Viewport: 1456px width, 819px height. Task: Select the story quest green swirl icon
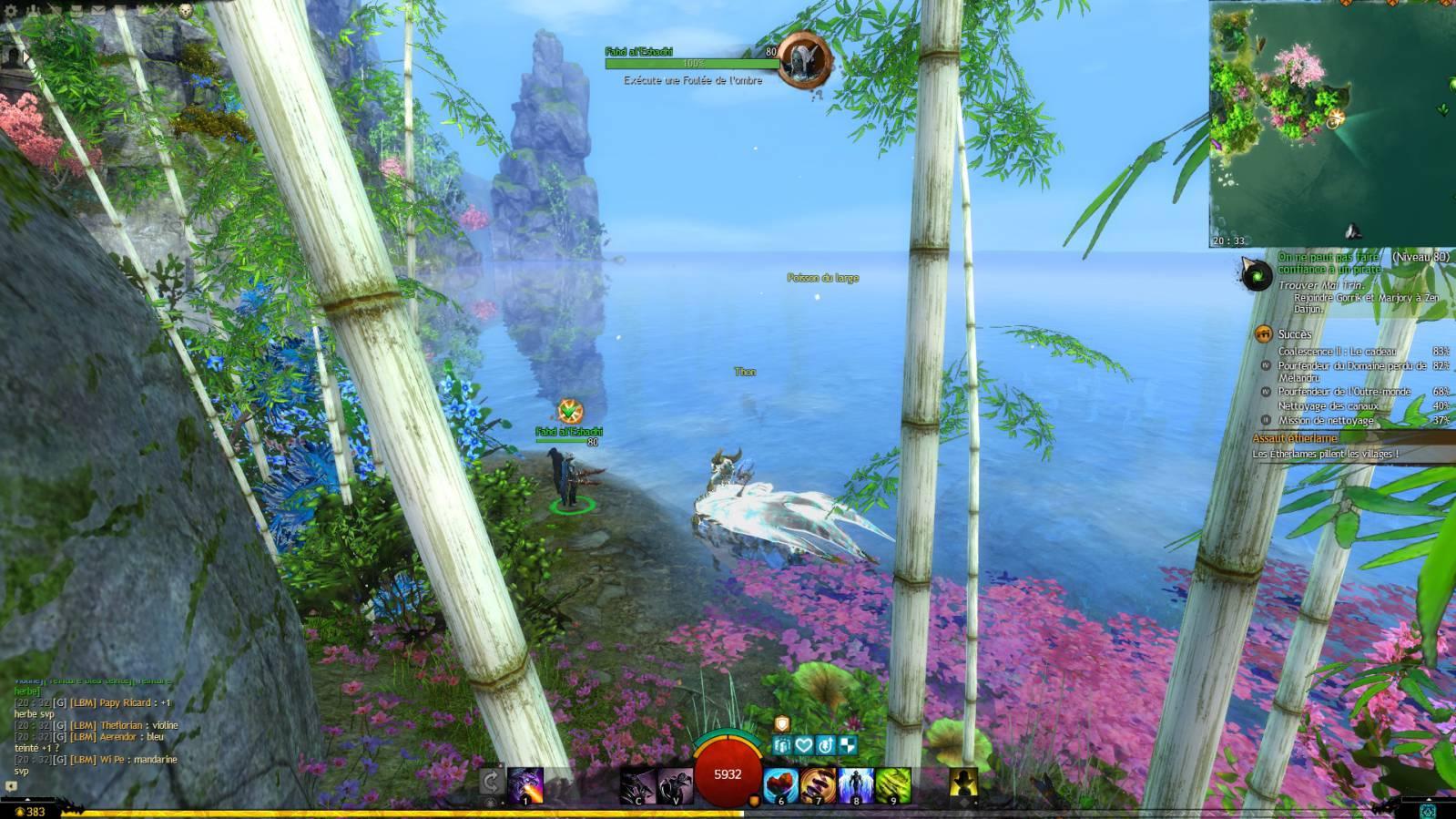[x=1257, y=273]
